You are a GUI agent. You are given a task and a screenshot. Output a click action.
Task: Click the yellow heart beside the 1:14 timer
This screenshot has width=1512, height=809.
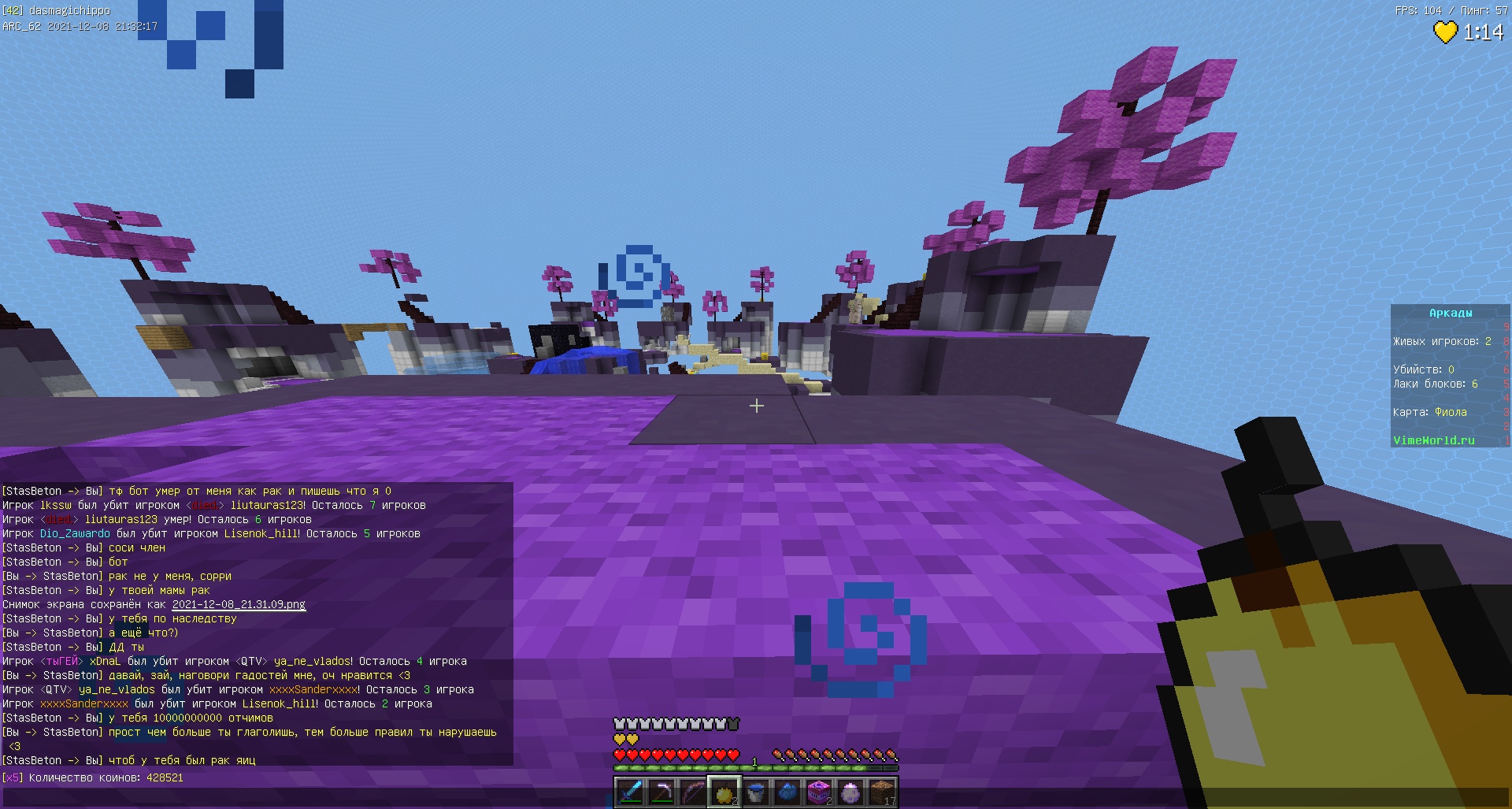tap(1446, 32)
